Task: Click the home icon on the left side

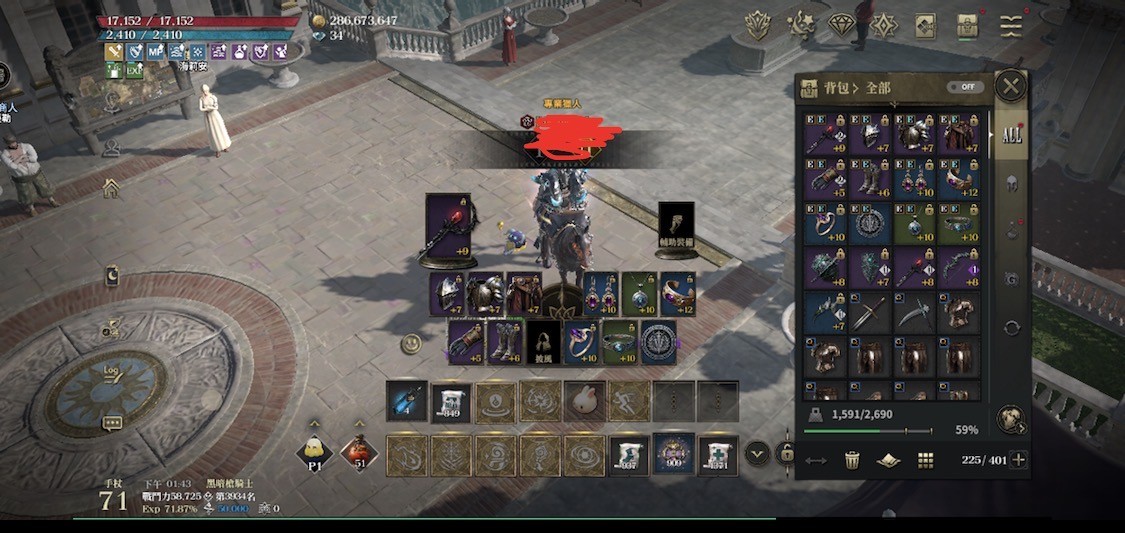Action: (111, 188)
